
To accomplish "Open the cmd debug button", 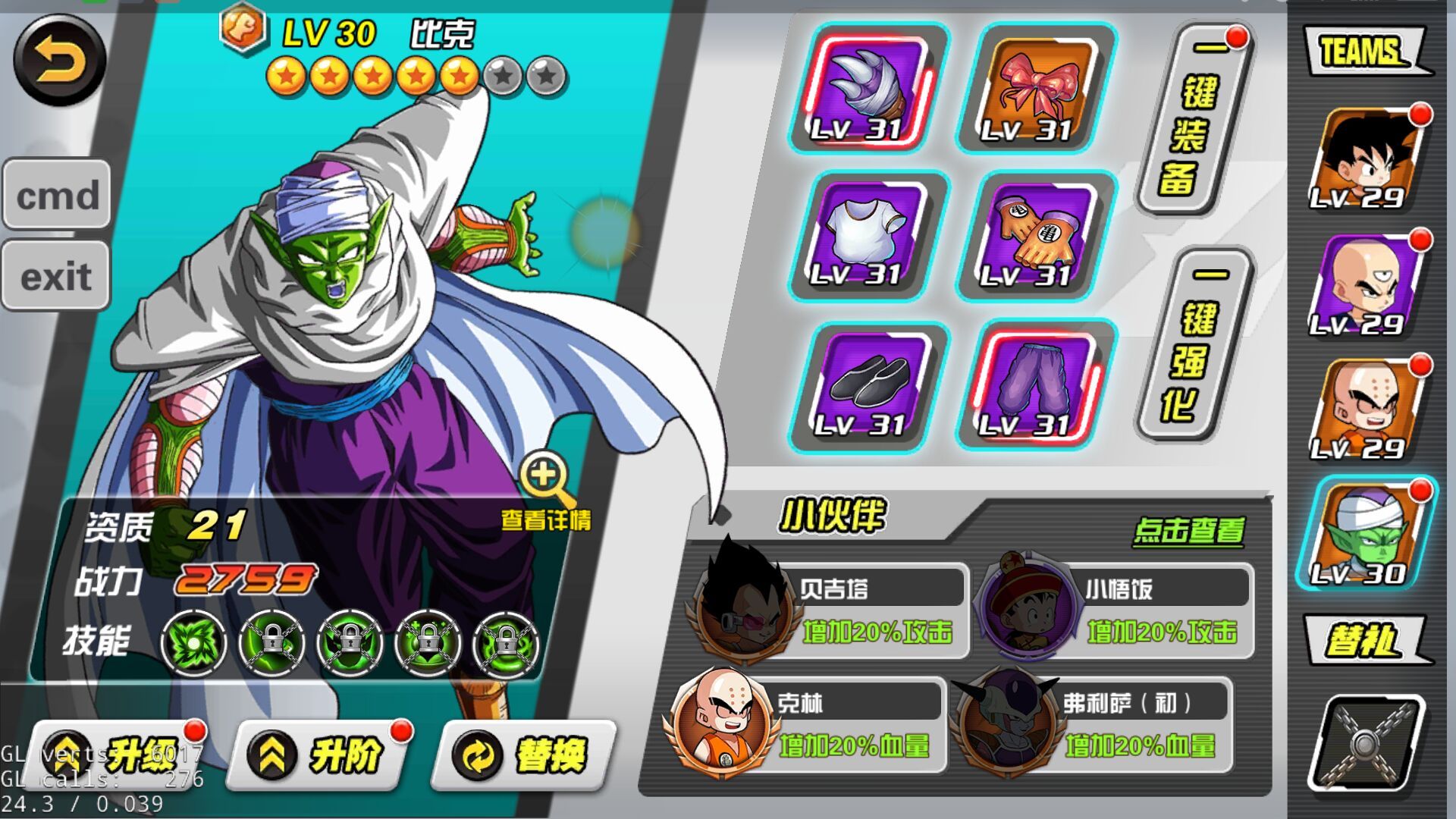I will (57, 195).
